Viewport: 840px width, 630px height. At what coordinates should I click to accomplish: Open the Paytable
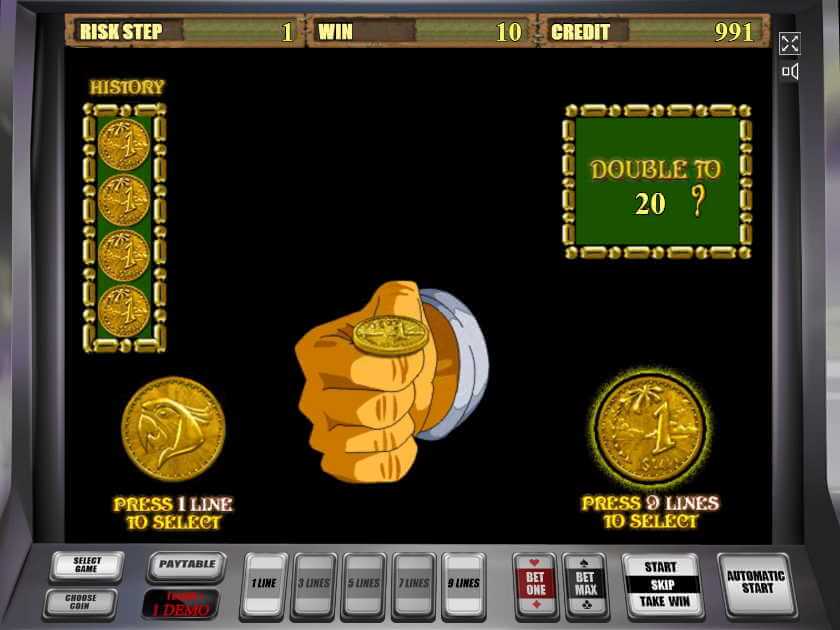coord(186,566)
